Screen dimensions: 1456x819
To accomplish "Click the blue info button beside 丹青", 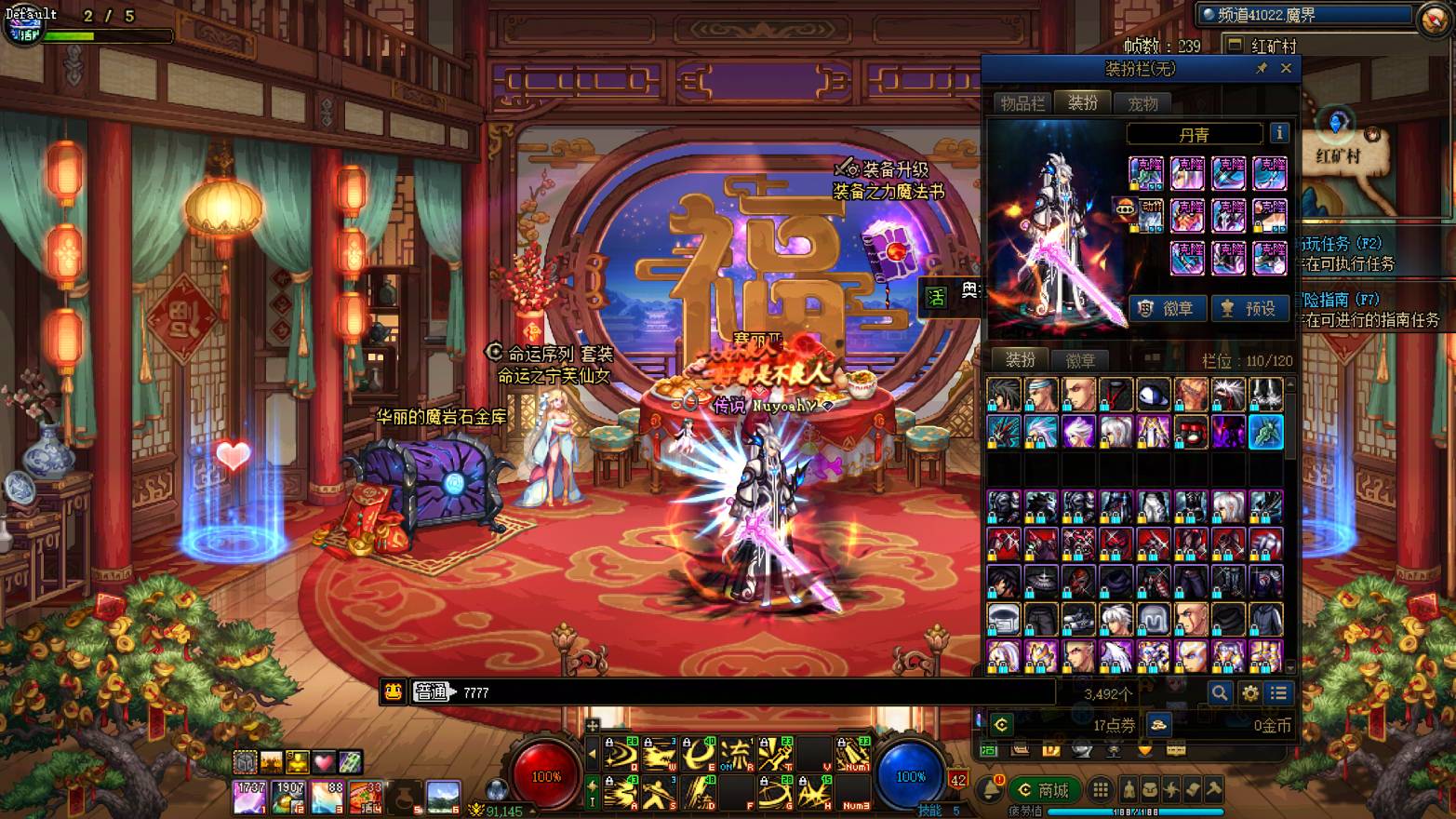I will [1279, 133].
